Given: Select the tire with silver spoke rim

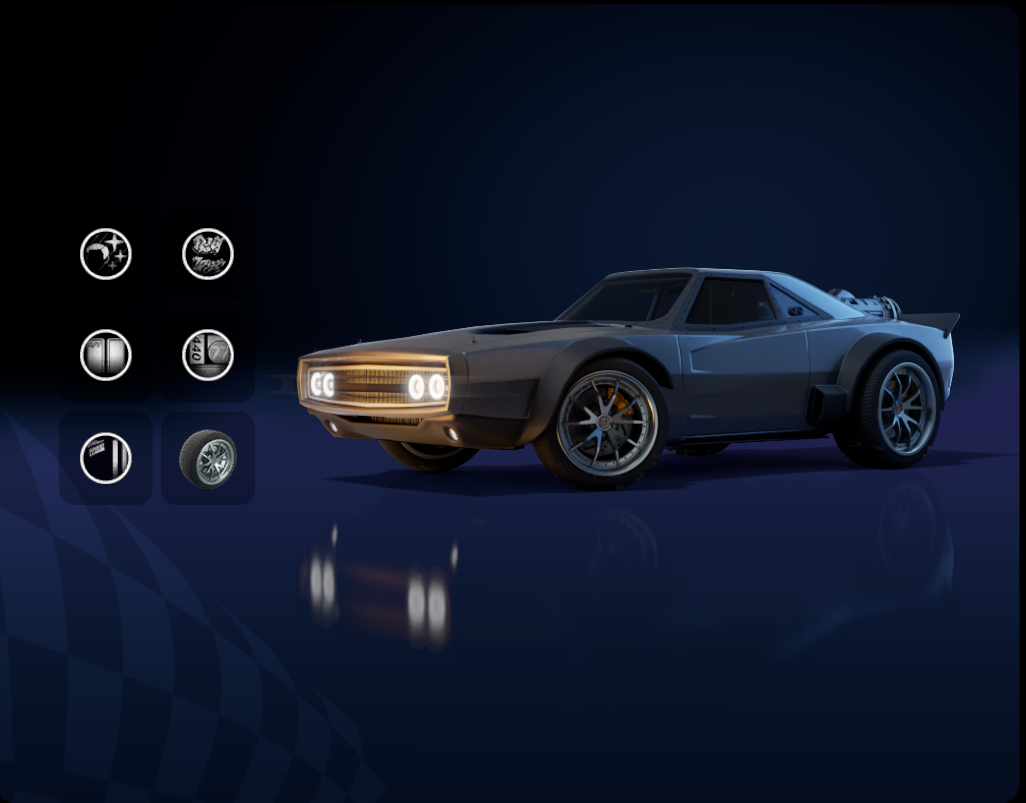Looking at the screenshot, I should point(208,458).
